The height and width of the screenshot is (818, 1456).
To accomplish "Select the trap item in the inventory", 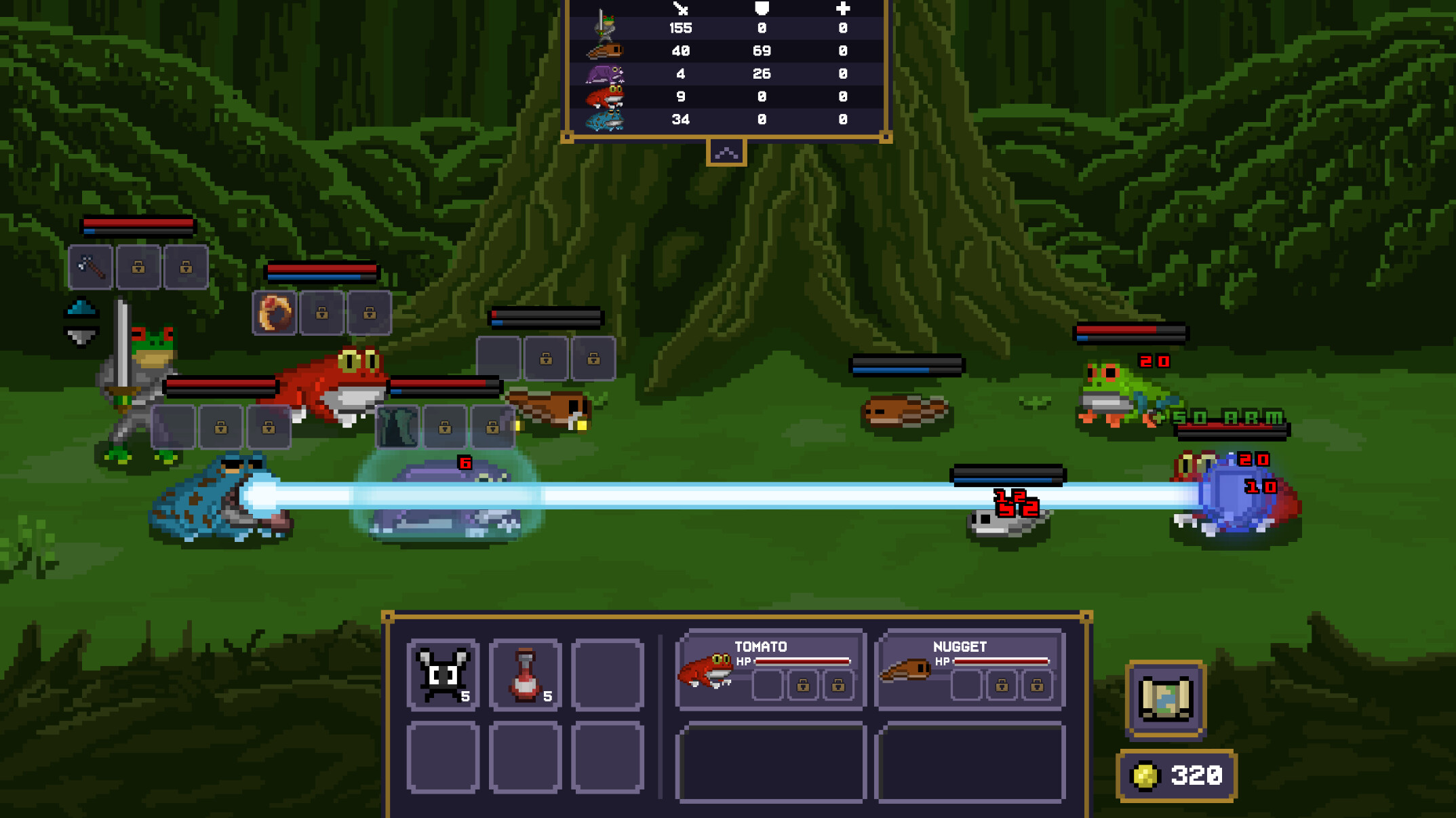I will pyautogui.click(x=442, y=674).
